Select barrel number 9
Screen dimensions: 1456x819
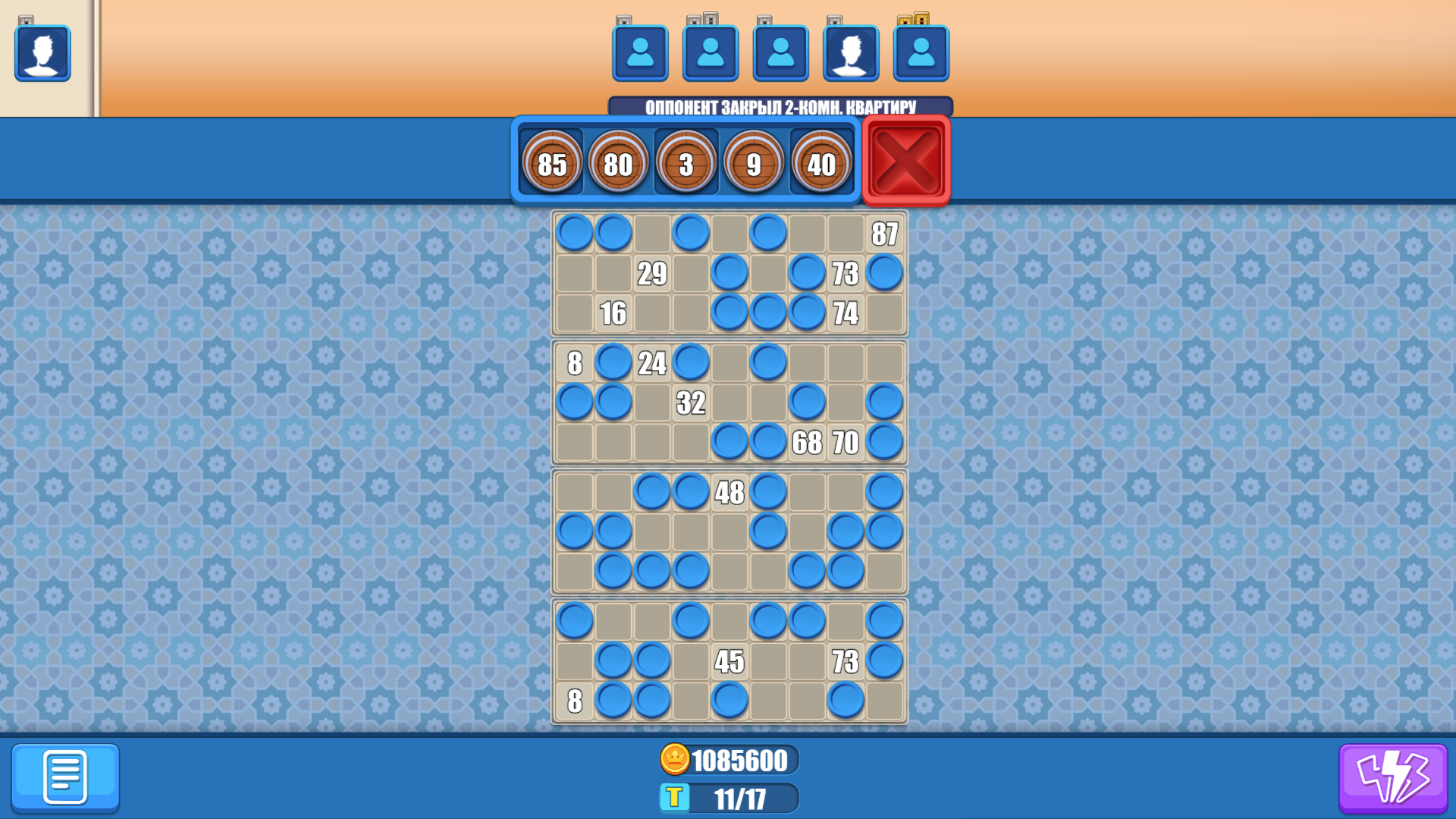click(754, 162)
